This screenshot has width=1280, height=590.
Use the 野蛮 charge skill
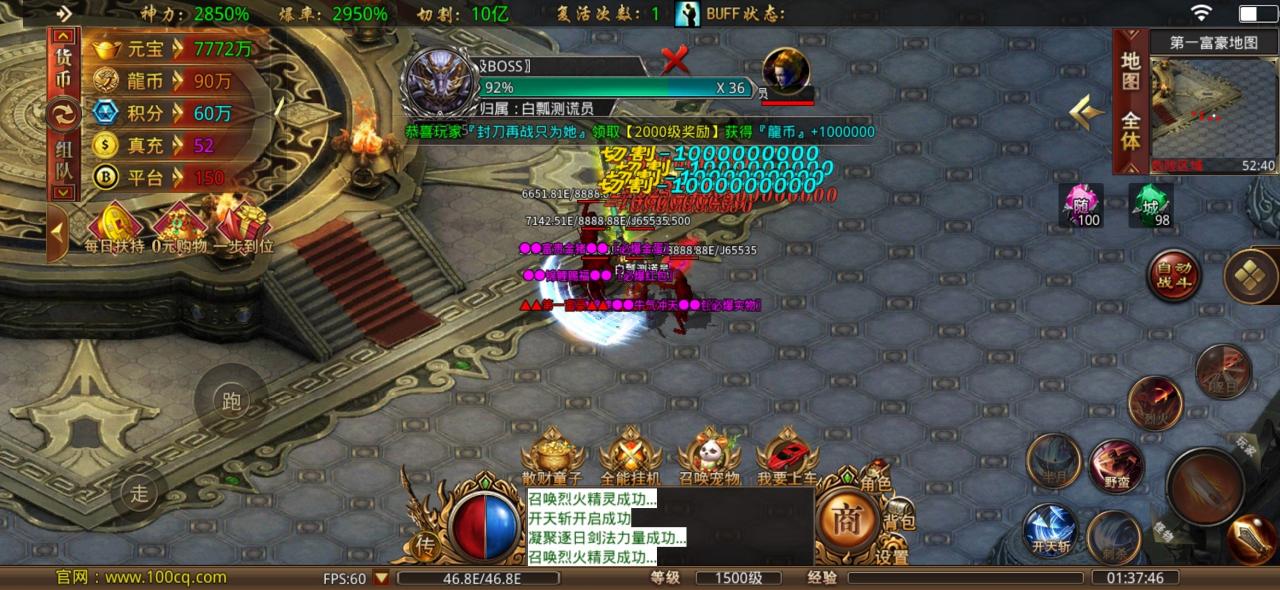(x=1116, y=466)
